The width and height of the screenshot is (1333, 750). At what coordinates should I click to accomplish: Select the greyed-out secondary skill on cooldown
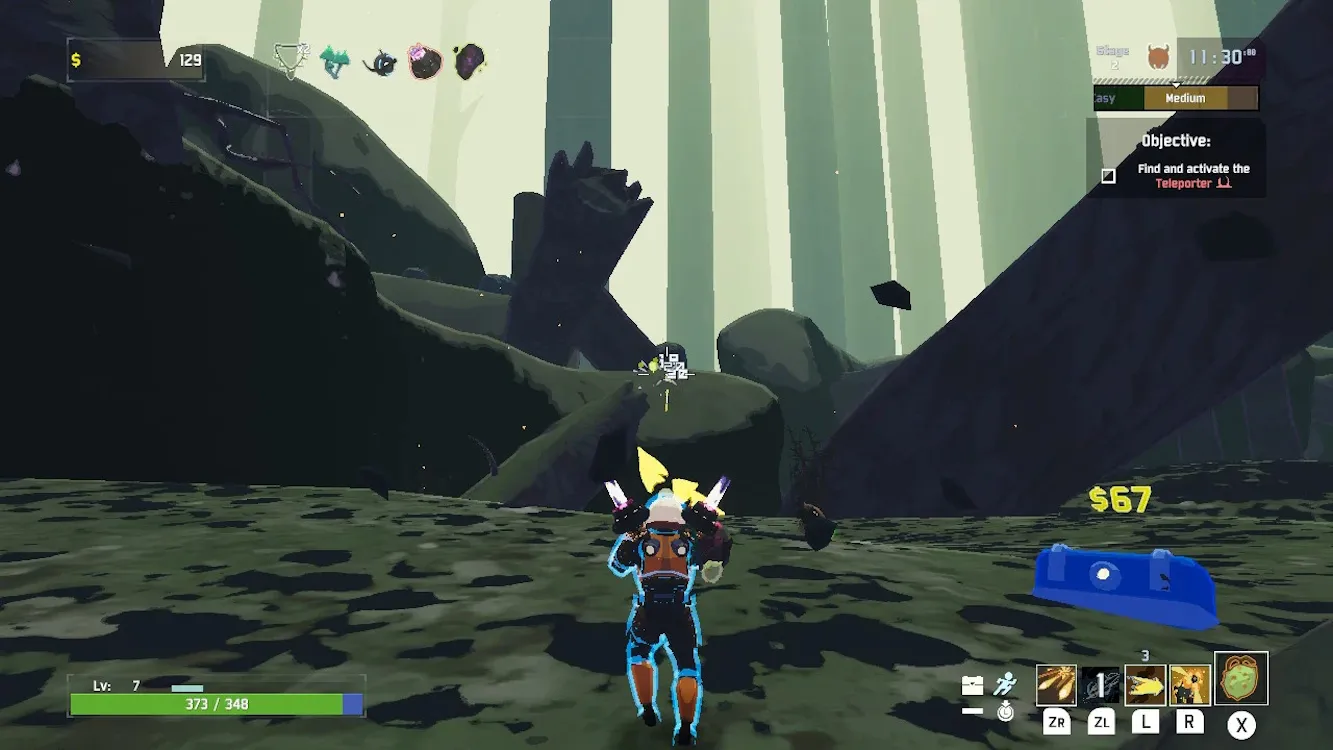(x=1100, y=685)
